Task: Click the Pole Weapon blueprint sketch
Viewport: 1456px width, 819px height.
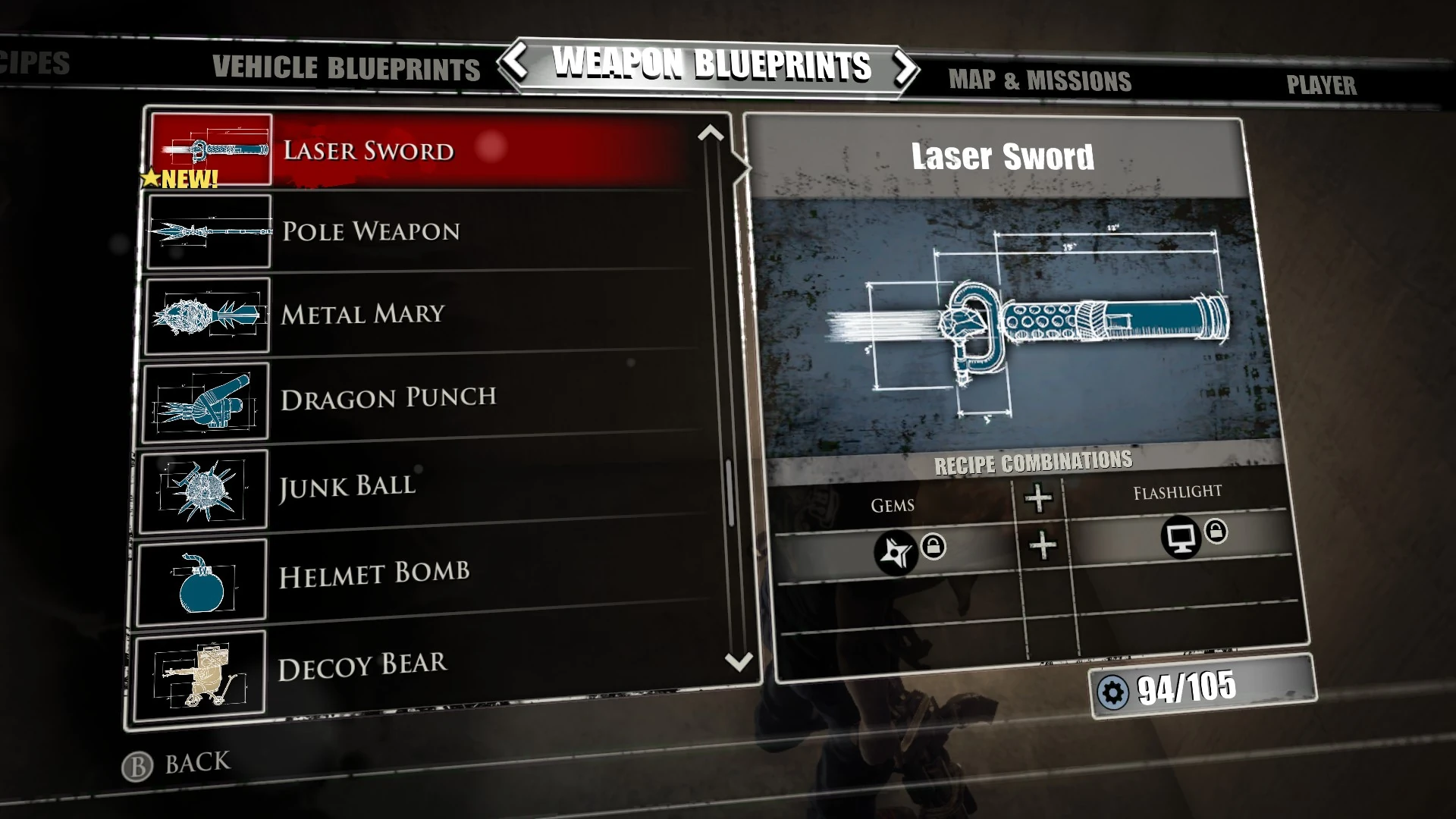Action: coord(209,232)
